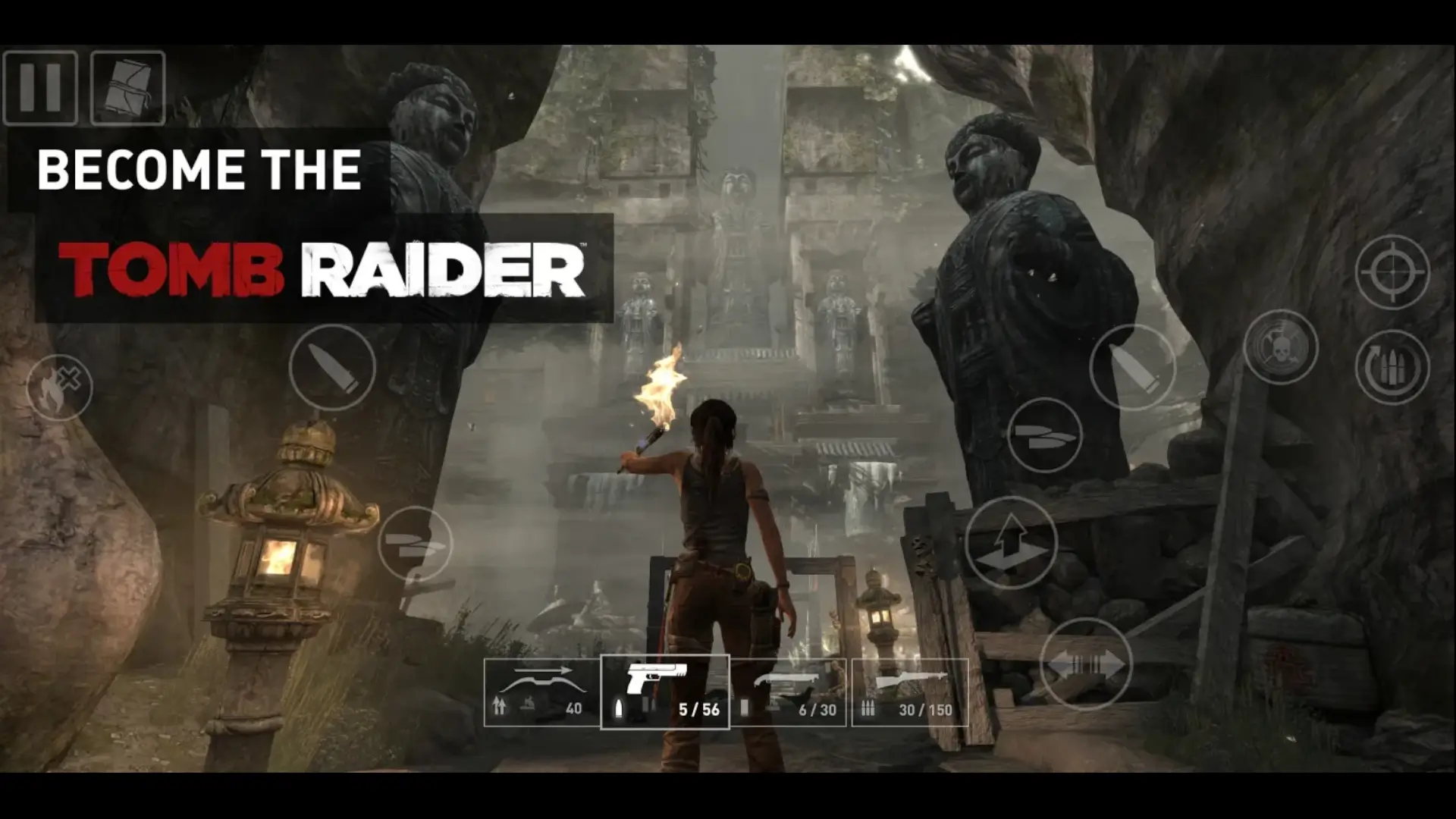Switch to the shotgun slot

coord(789,692)
